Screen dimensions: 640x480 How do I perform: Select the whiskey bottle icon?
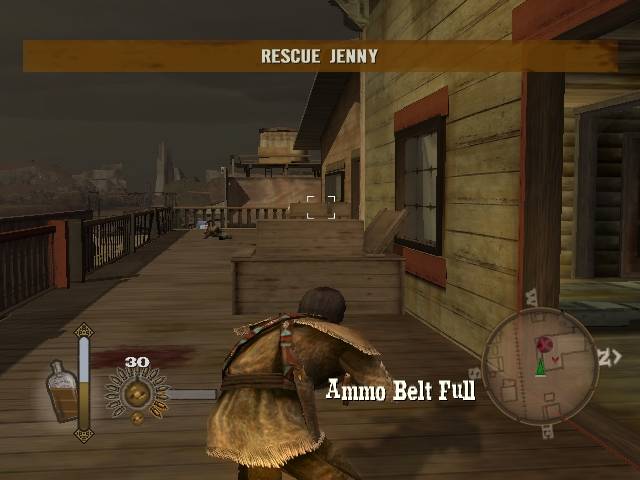pyautogui.click(x=62, y=390)
